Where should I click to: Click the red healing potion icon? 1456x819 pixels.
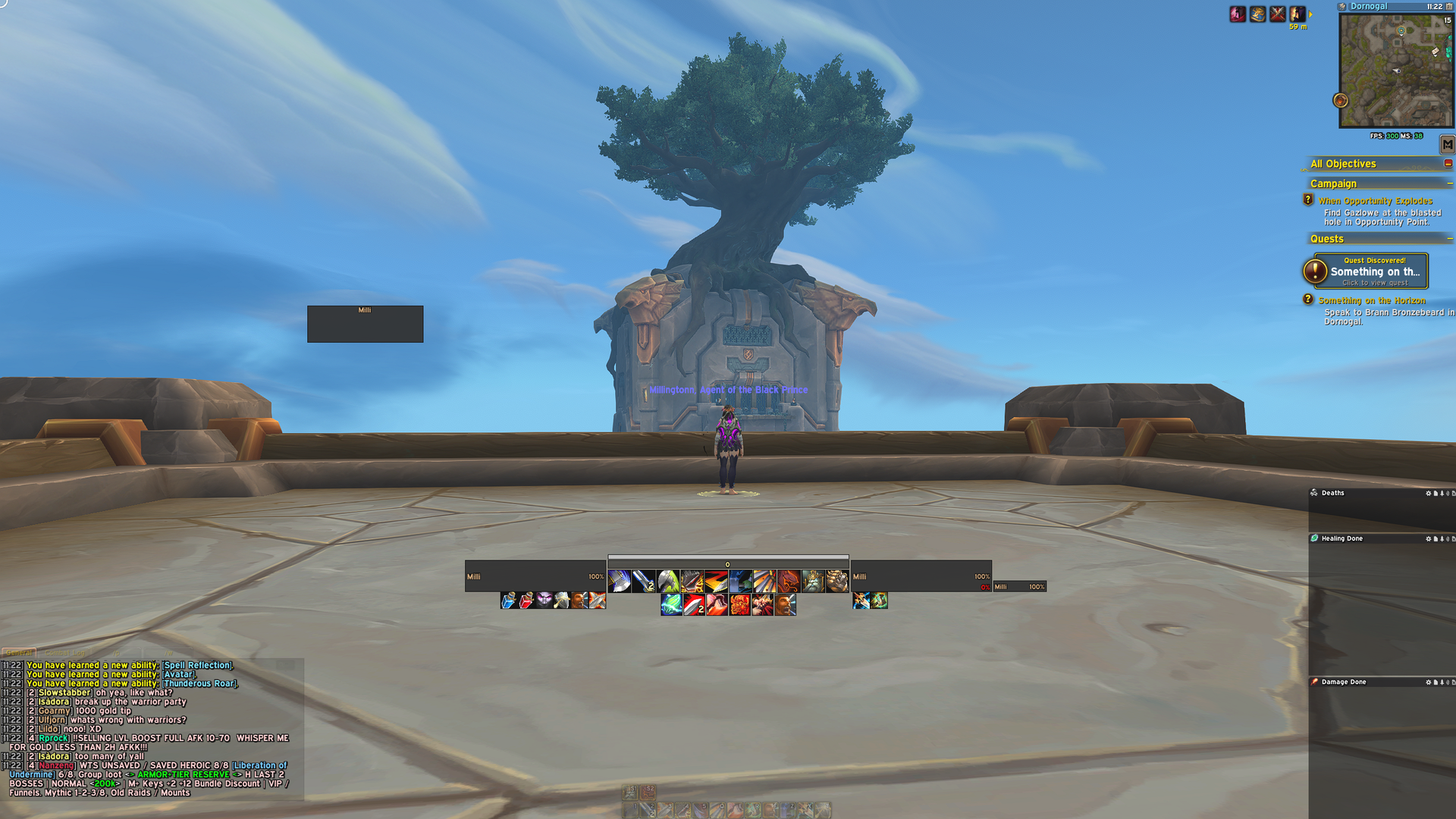click(x=527, y=601)
